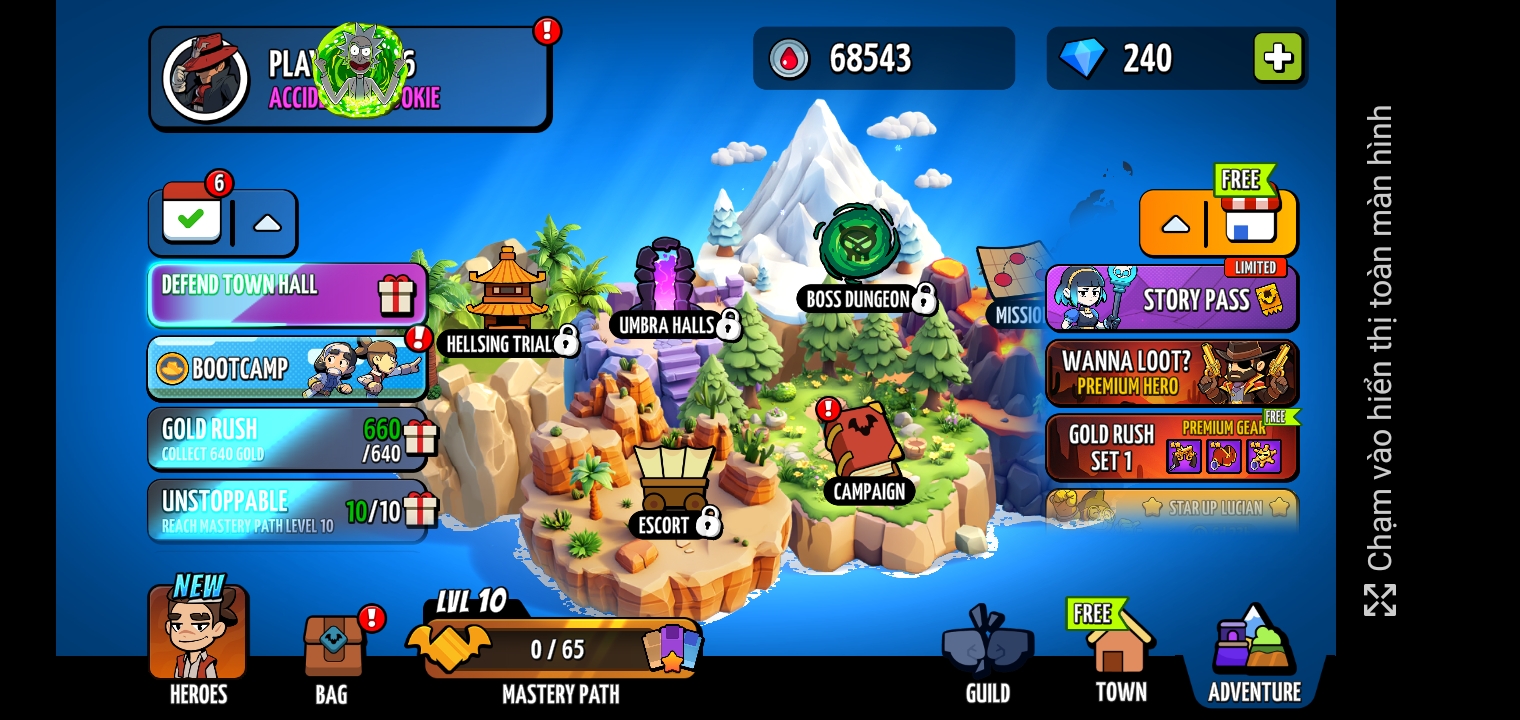This screenshot has width=1520, height=720.
Task: Add more gems with the green plus
Action: (1278, 57)
